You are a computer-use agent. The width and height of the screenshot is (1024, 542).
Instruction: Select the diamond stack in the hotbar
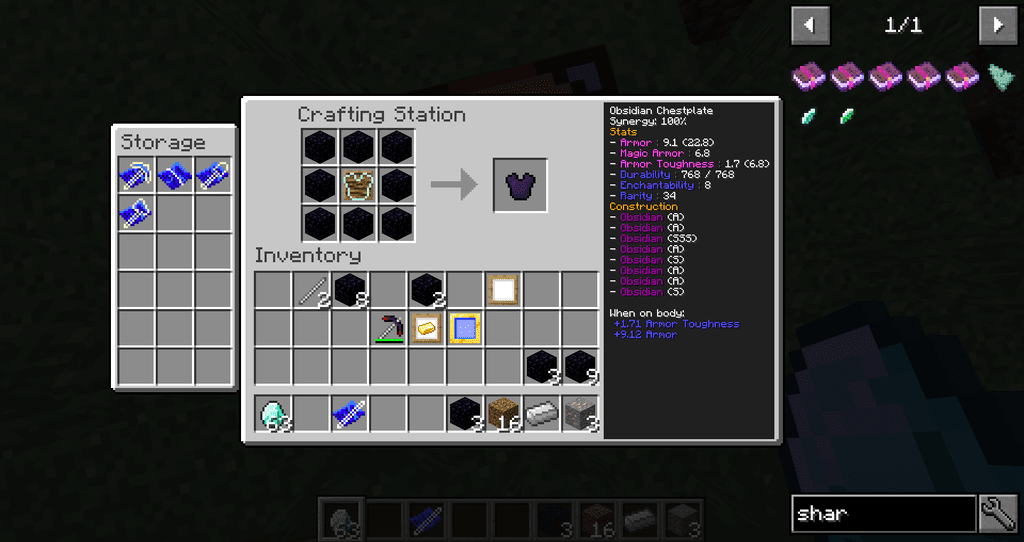(273, 413)
